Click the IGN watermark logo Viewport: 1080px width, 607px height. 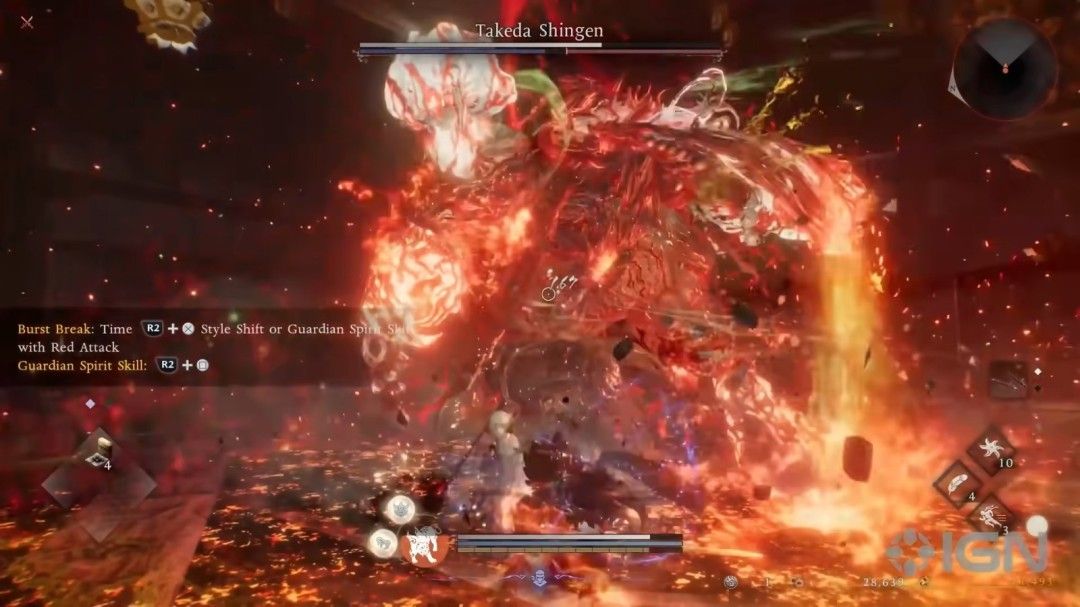pos(965,551)
